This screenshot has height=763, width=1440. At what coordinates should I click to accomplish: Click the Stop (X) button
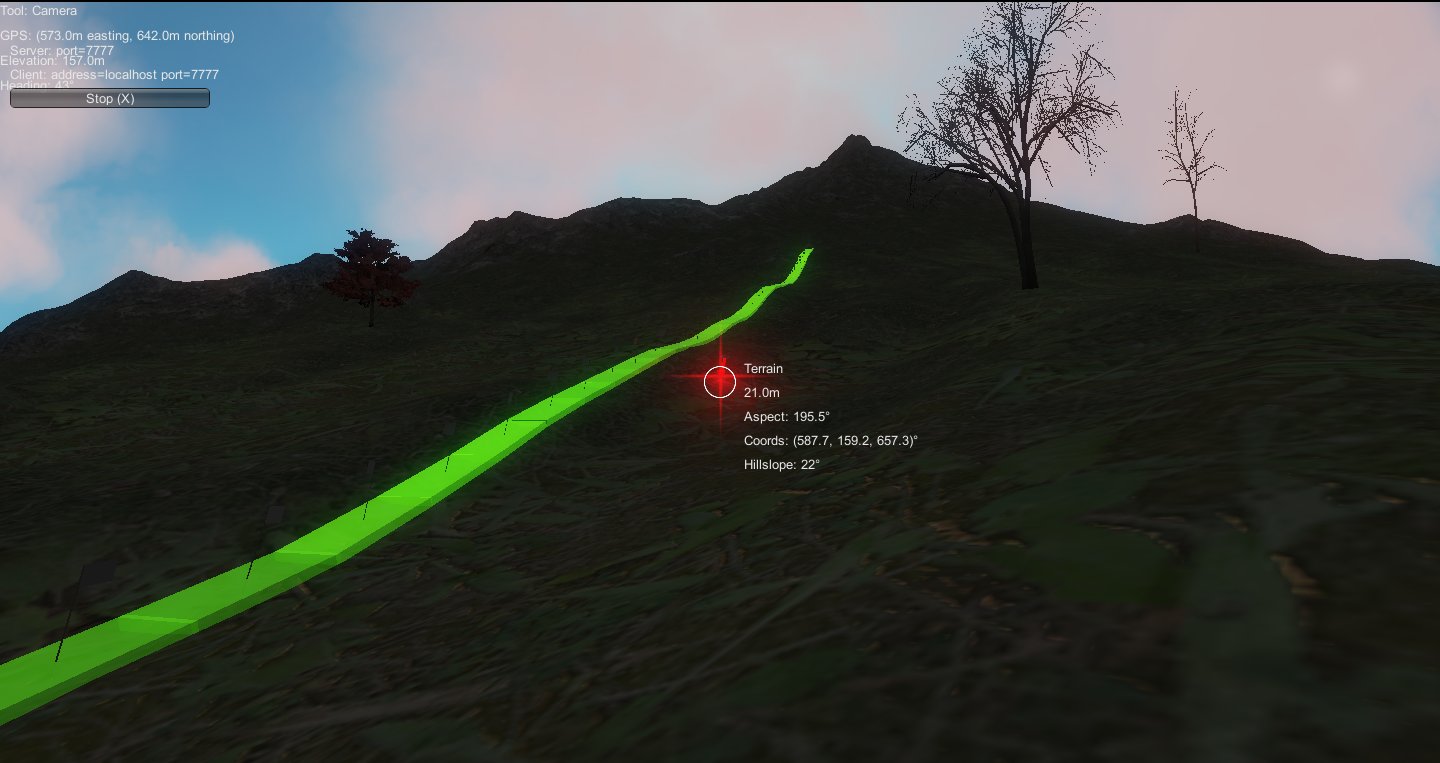(x=110, y=98)
